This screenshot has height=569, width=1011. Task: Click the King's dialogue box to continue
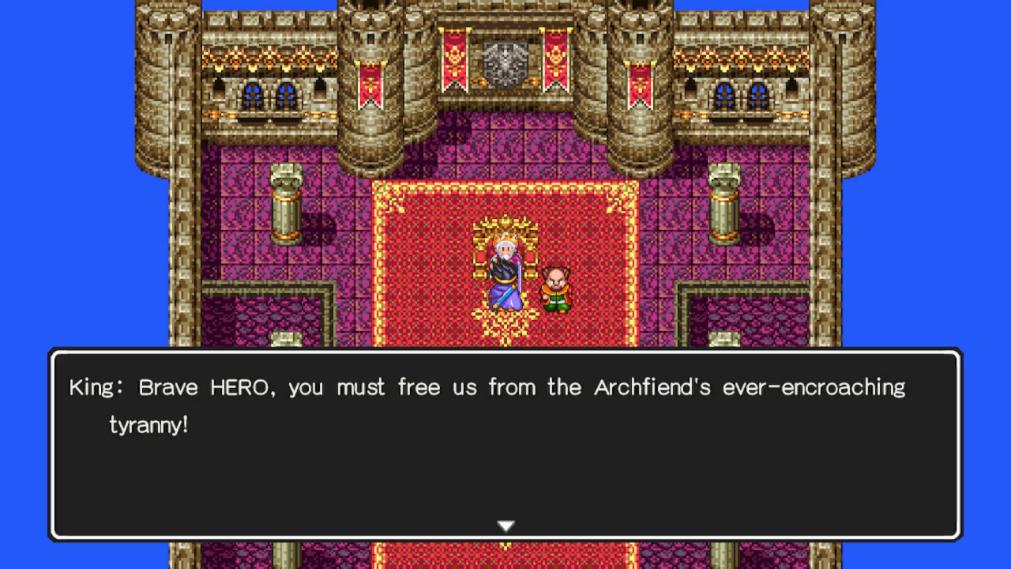(x=505, y=443)
